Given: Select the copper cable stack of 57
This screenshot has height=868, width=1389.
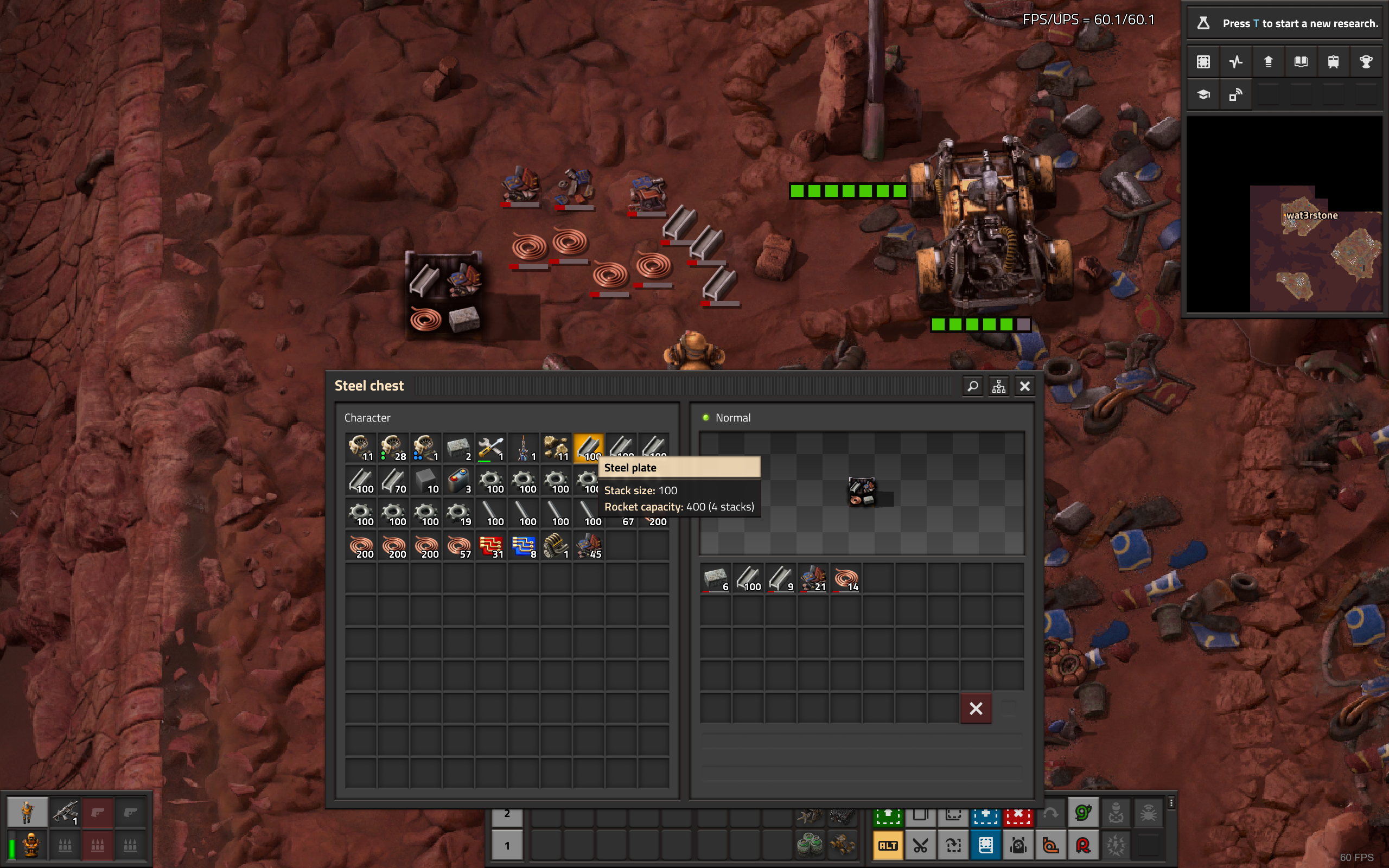Looking at the screenshot, I should point(458,546).
